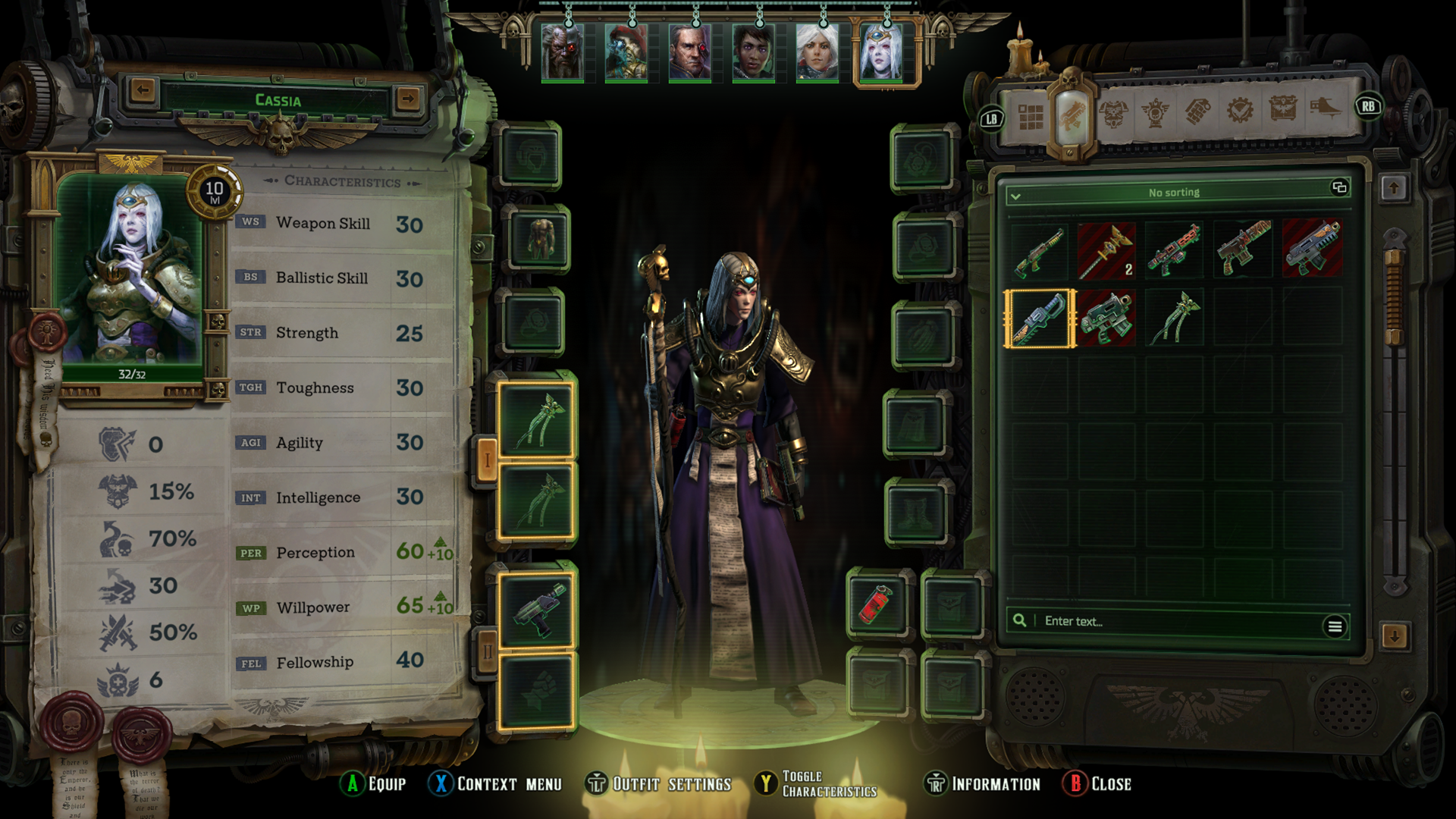
Task: Select the equipped pistol weapon slot
Action: coord(536,609)
